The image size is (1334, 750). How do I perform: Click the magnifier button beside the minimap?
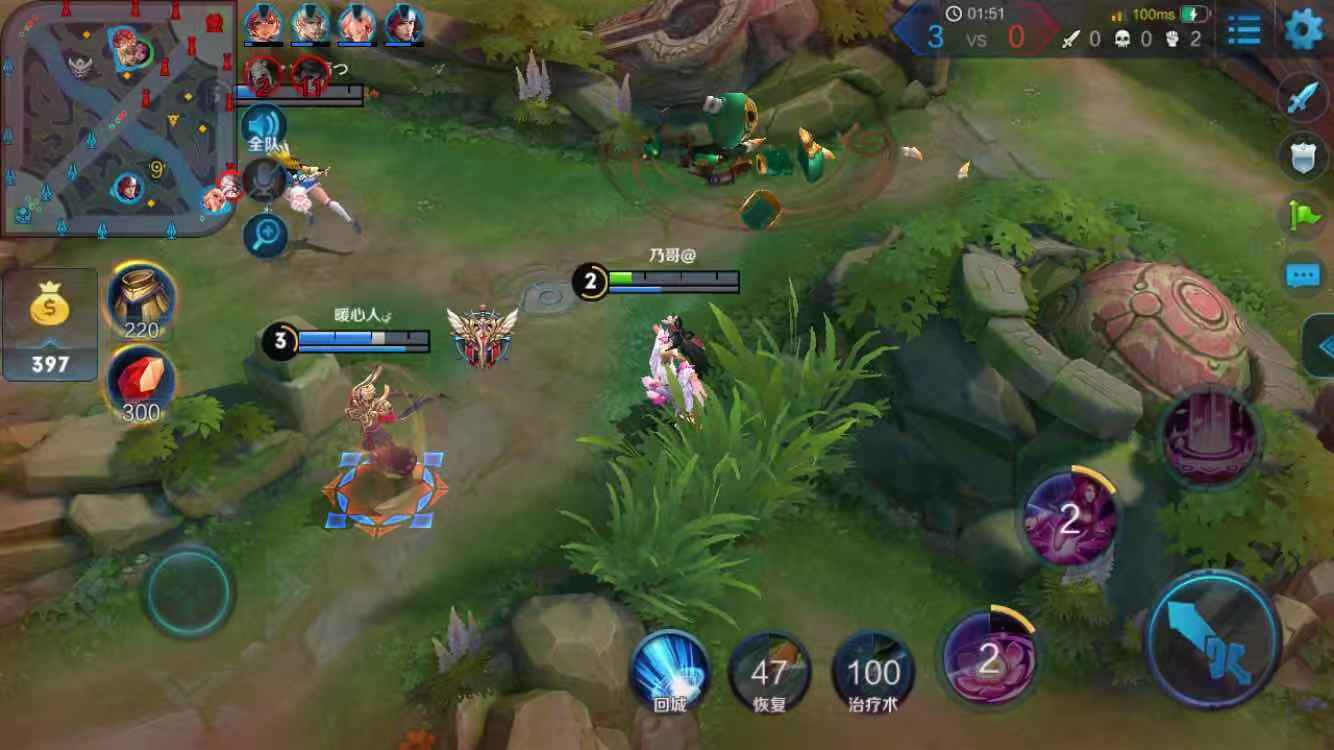[x=266, y=236]
